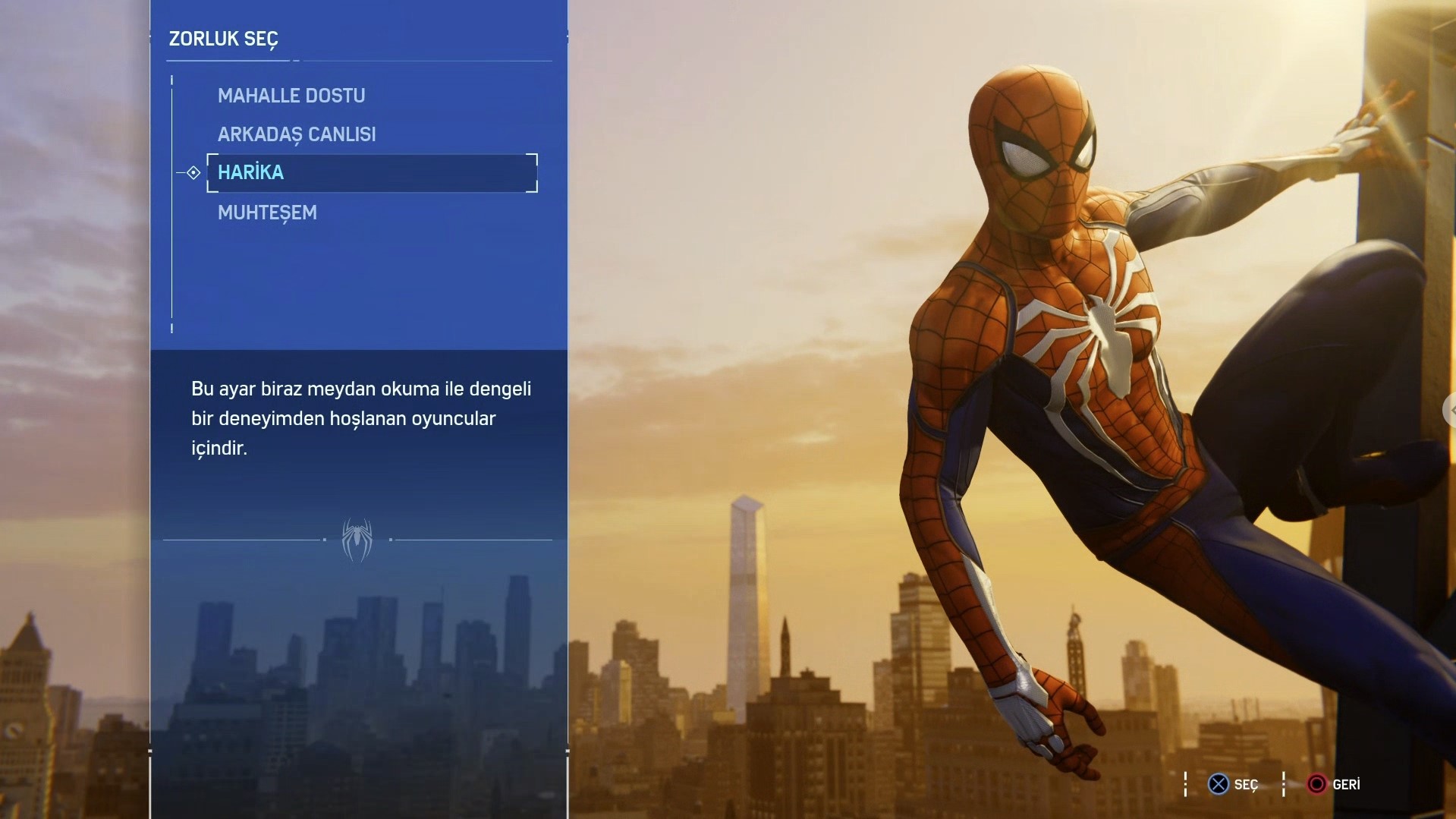Image resolution: width=1456 pixels, height=819 pixels.
Task: Set difficulty to Muhteşem
Action: click(267, 213)
